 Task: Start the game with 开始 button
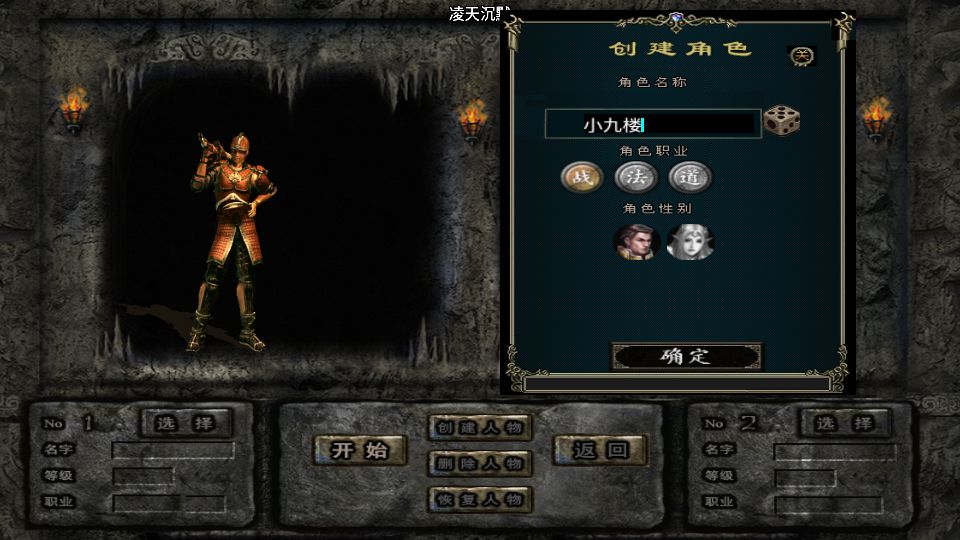[360, 450]
